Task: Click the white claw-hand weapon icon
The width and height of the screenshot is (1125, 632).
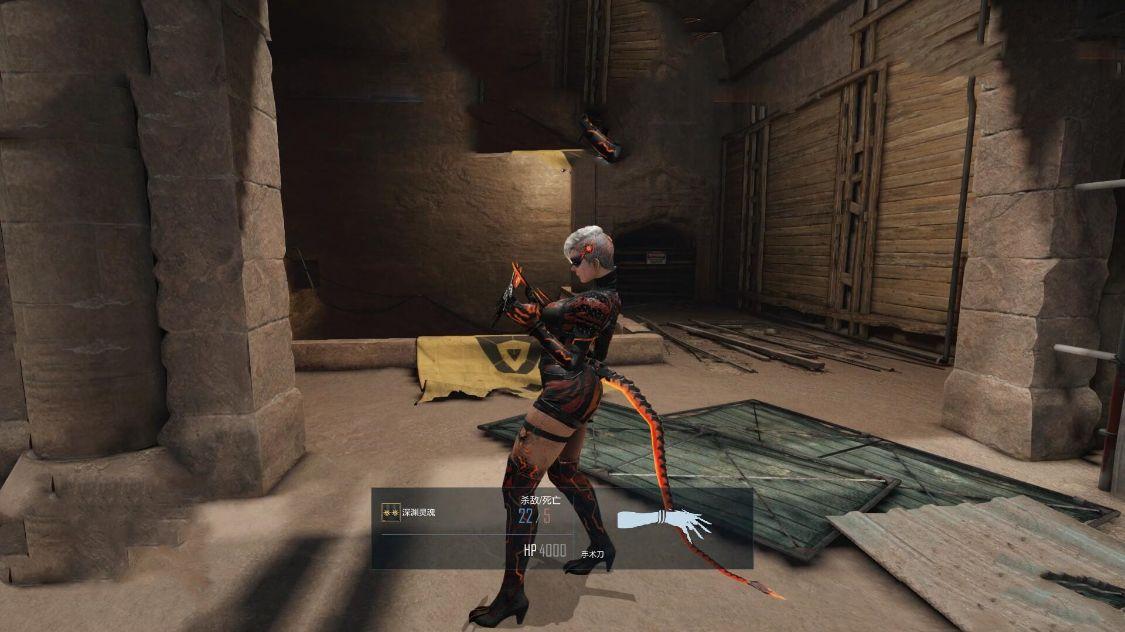Action: [x=662, y=521]
